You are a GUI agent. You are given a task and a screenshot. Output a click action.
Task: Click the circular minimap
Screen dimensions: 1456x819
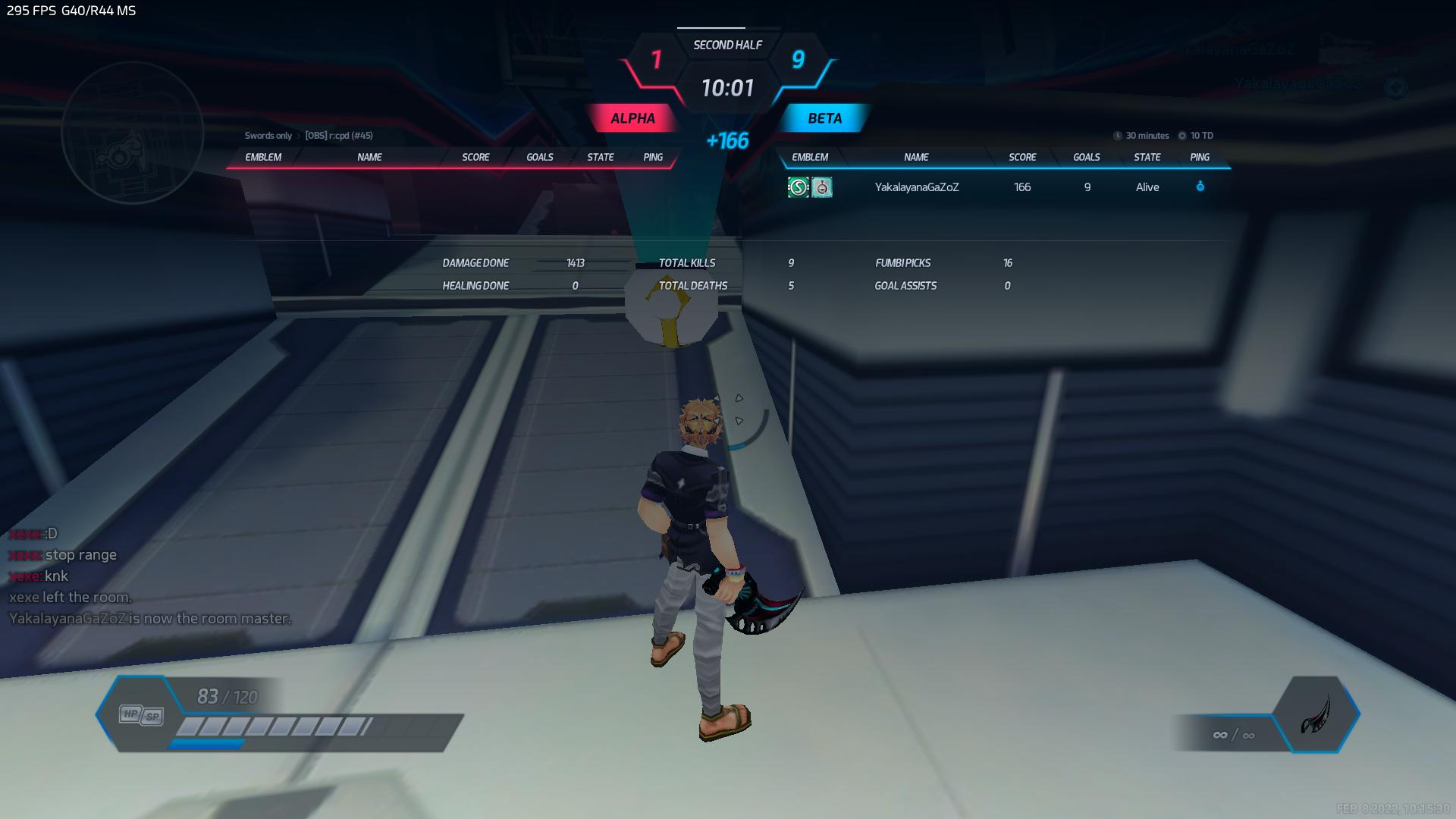[x=133, y=133]
